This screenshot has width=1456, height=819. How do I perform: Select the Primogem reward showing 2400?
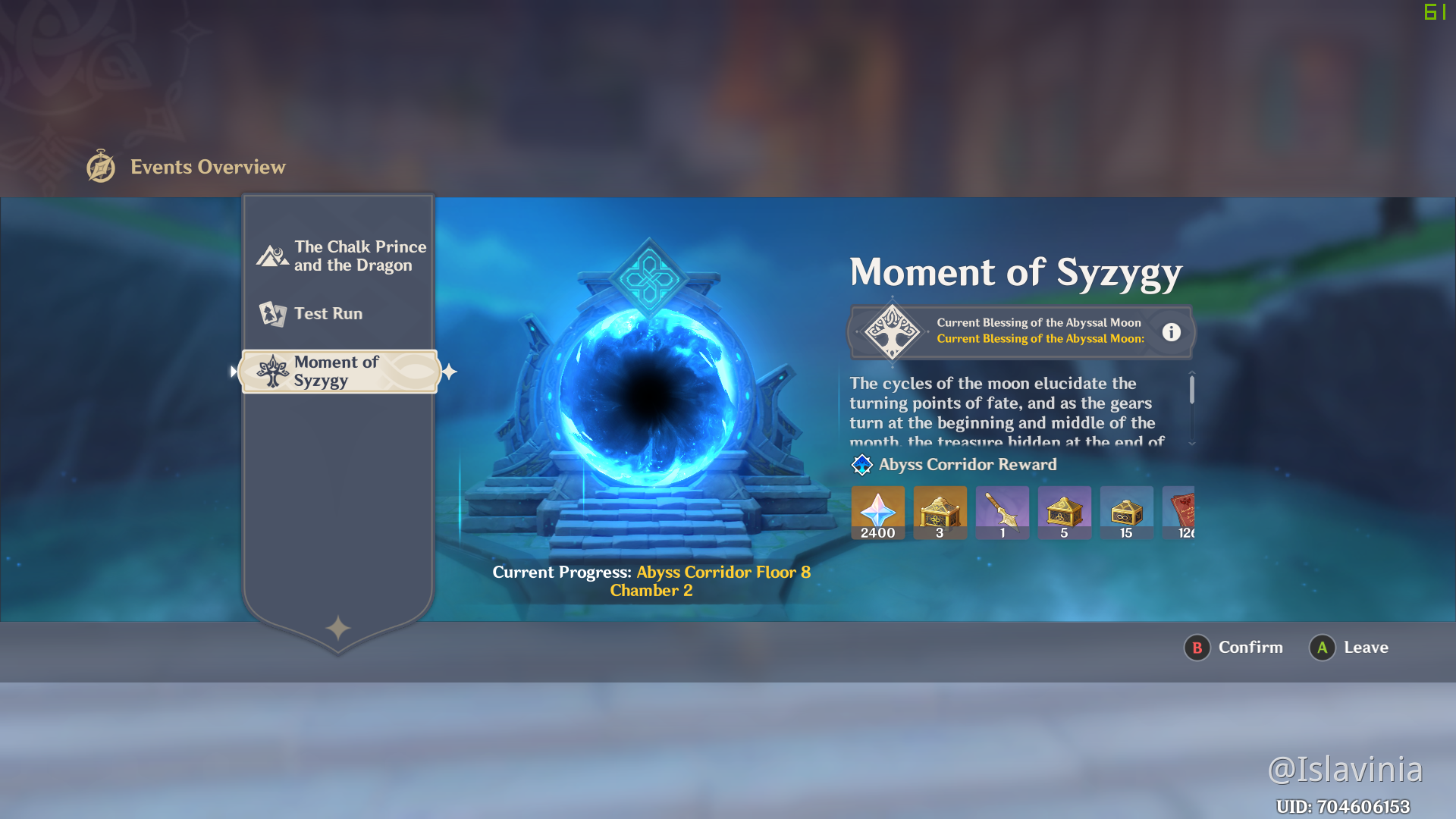coord(877,512)
